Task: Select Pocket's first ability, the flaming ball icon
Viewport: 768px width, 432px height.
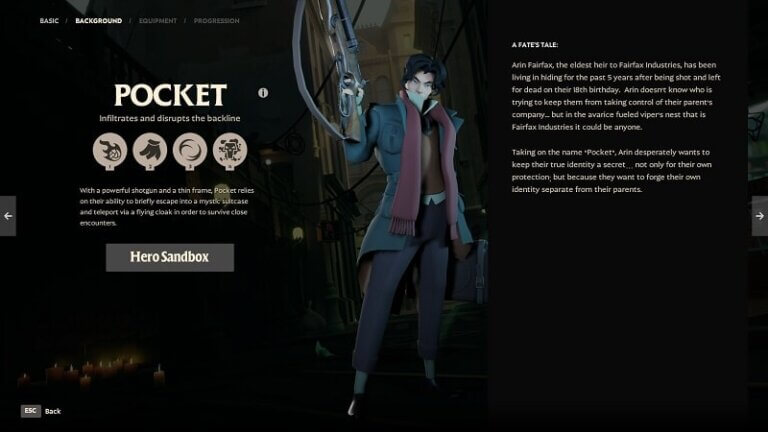Action: (x=110, y=152)
